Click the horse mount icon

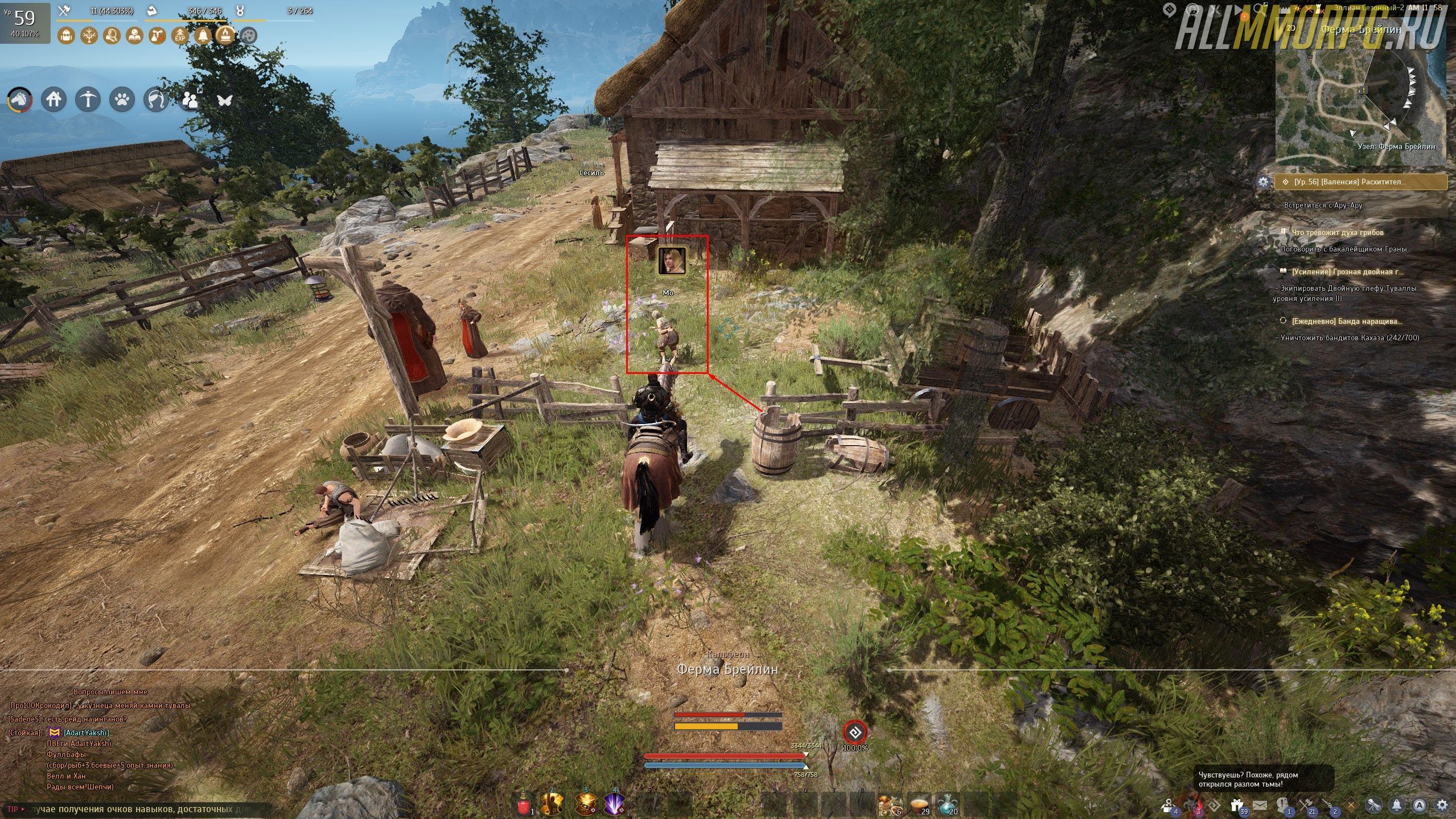point(19,100)
